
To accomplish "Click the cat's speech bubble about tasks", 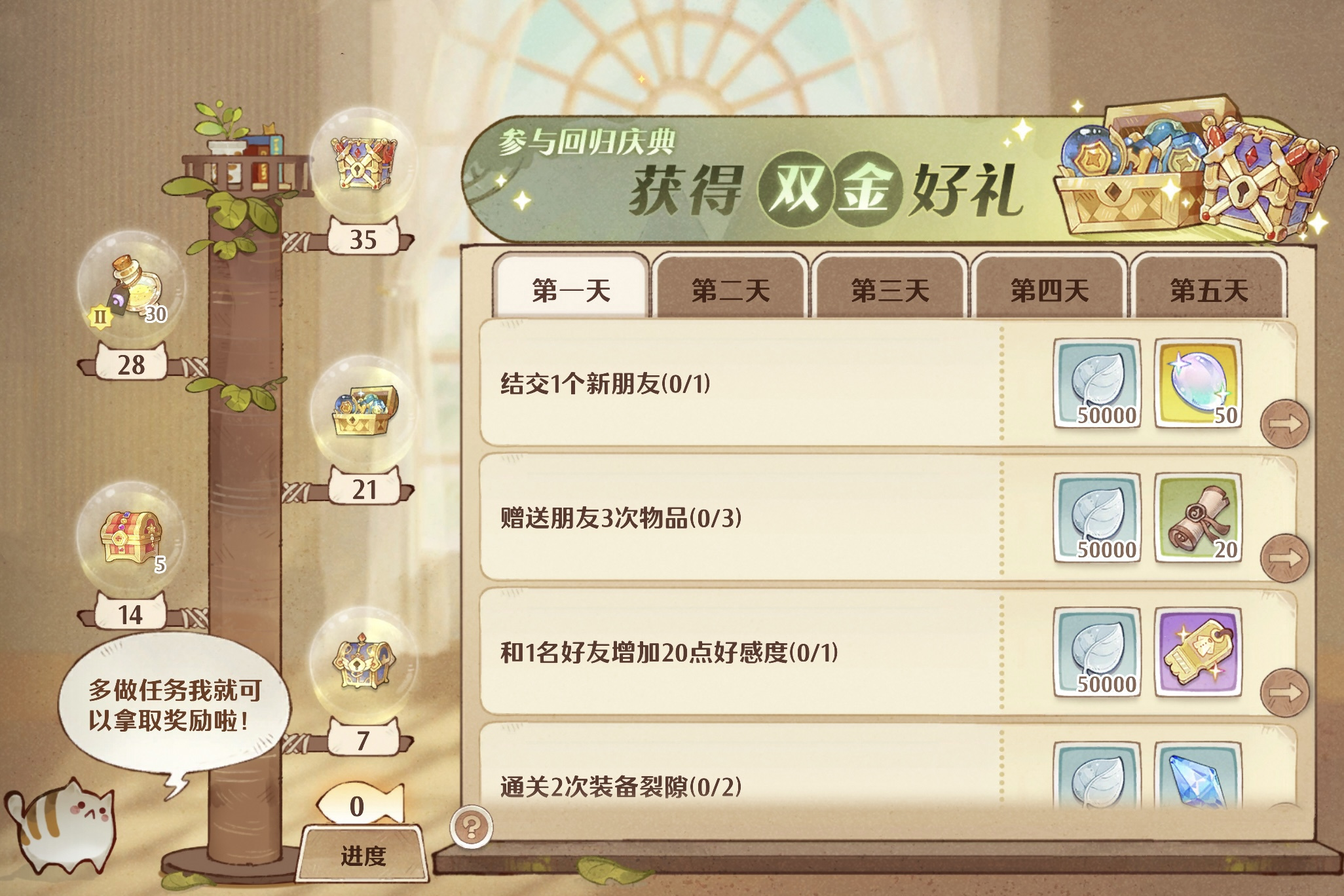I will [x=174, y=701].
